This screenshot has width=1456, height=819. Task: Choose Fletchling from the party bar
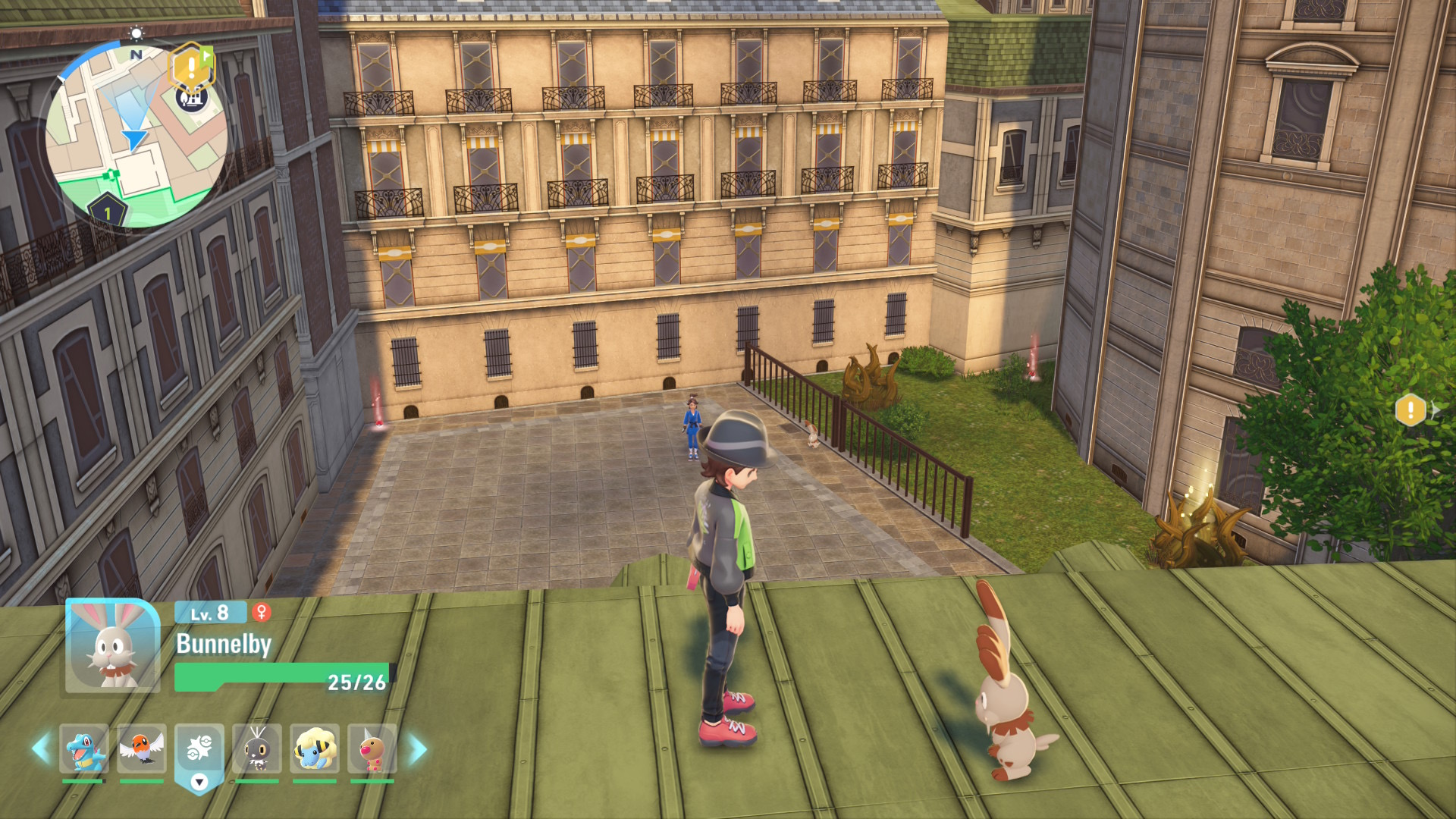click(x=141, y=749)
